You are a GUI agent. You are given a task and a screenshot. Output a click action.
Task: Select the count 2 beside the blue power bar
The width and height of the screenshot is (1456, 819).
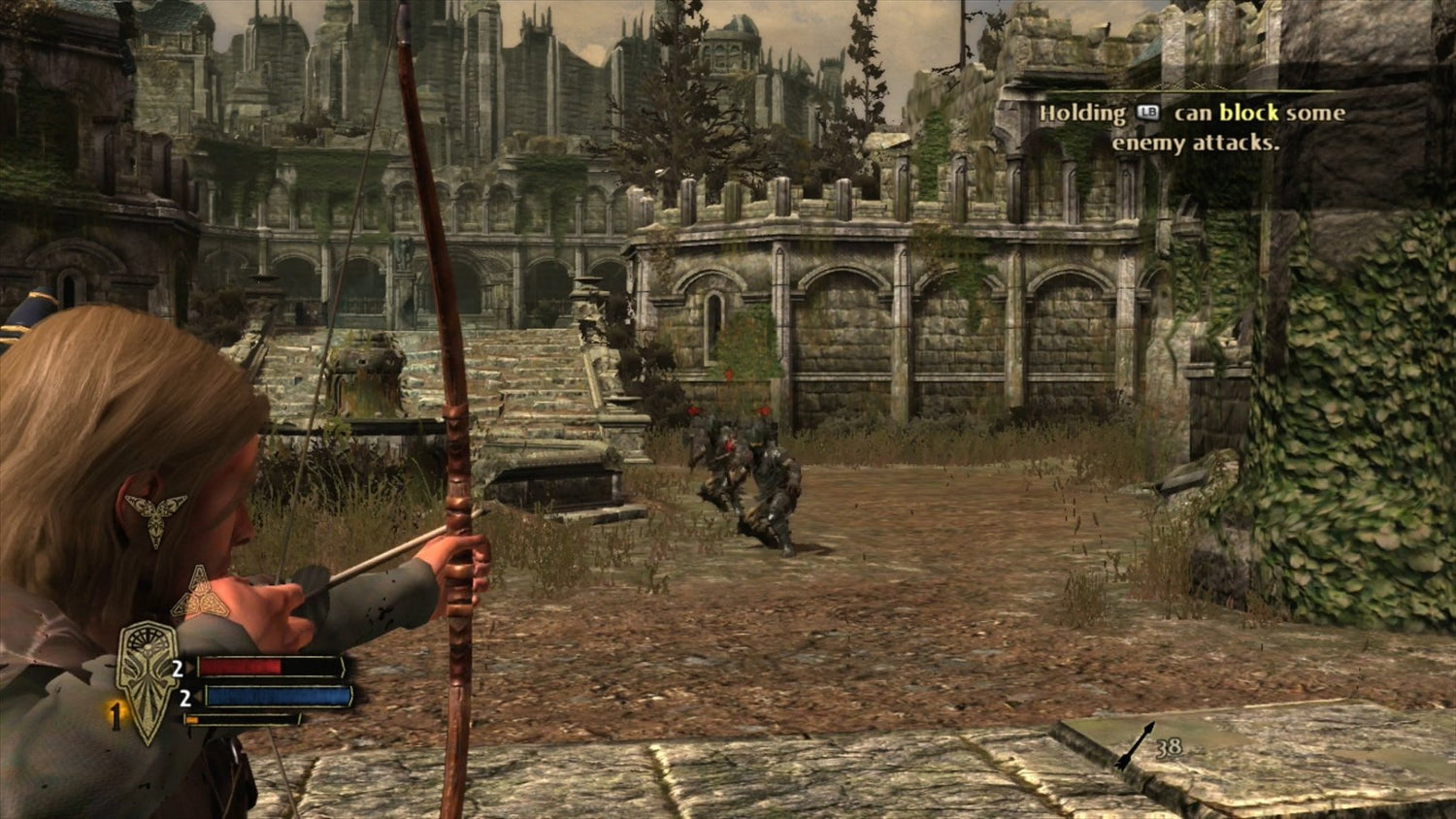[x=185, y=698]
